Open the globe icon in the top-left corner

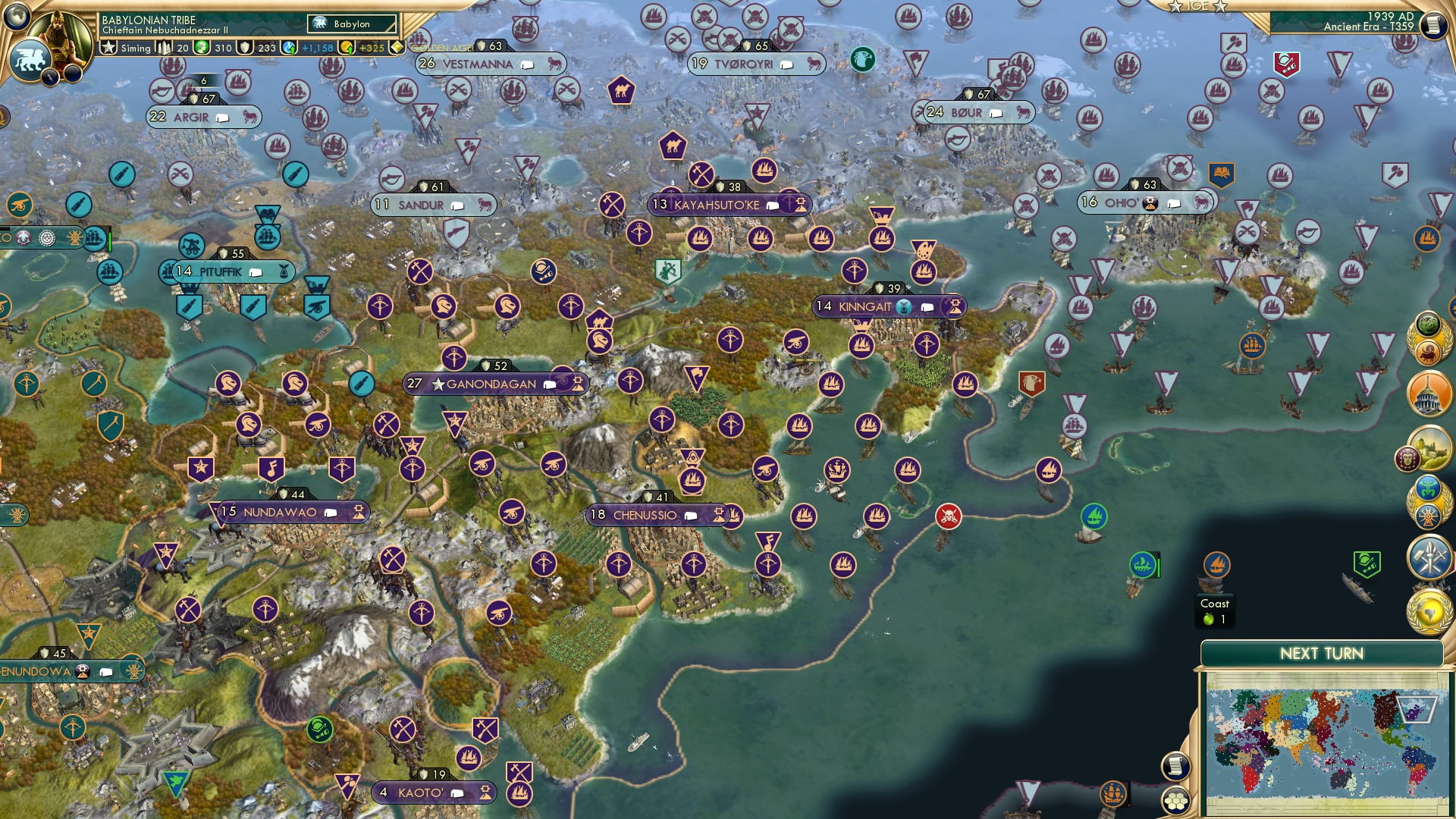16,17
